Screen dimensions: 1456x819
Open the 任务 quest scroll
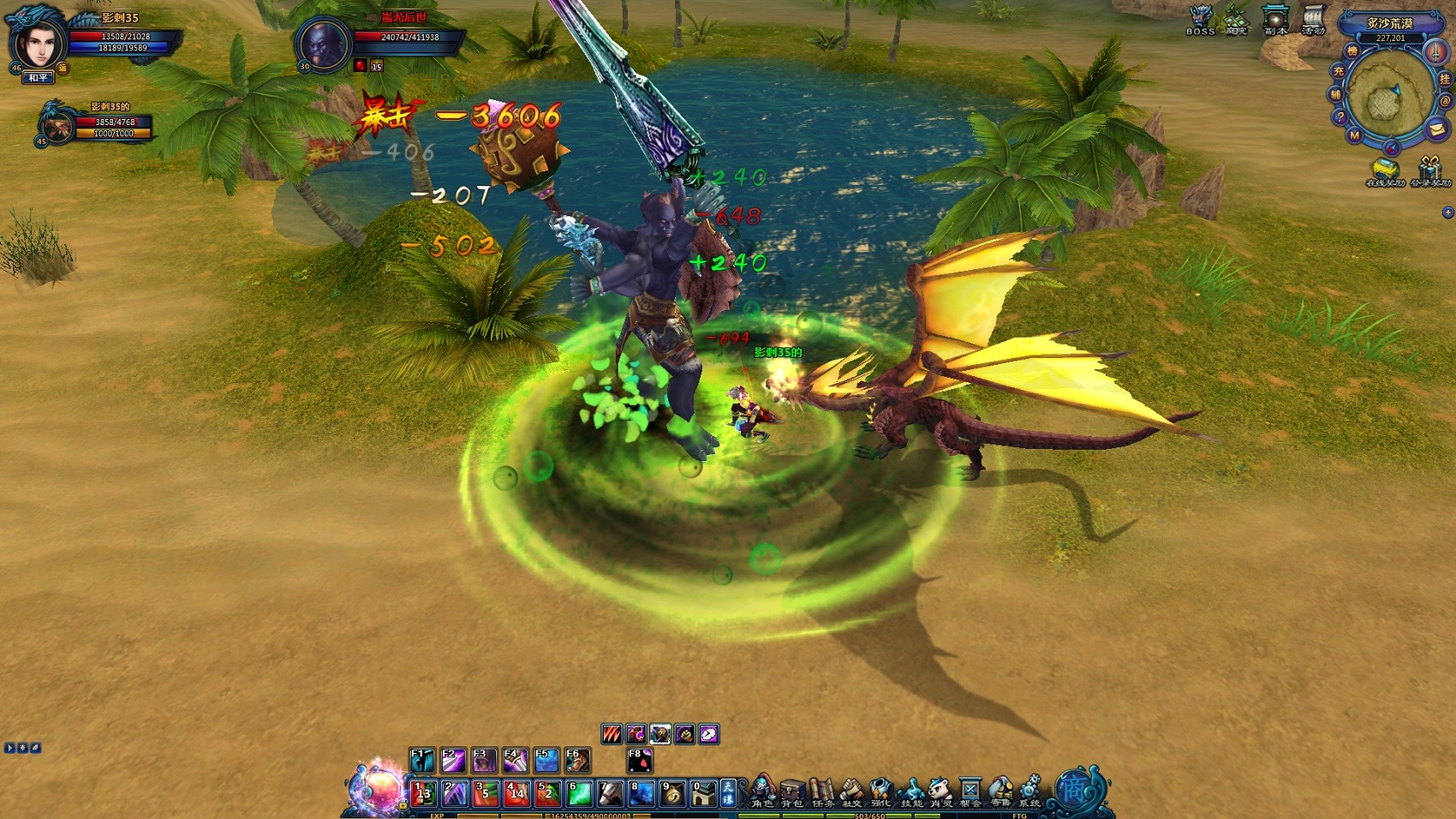point(821,792)
